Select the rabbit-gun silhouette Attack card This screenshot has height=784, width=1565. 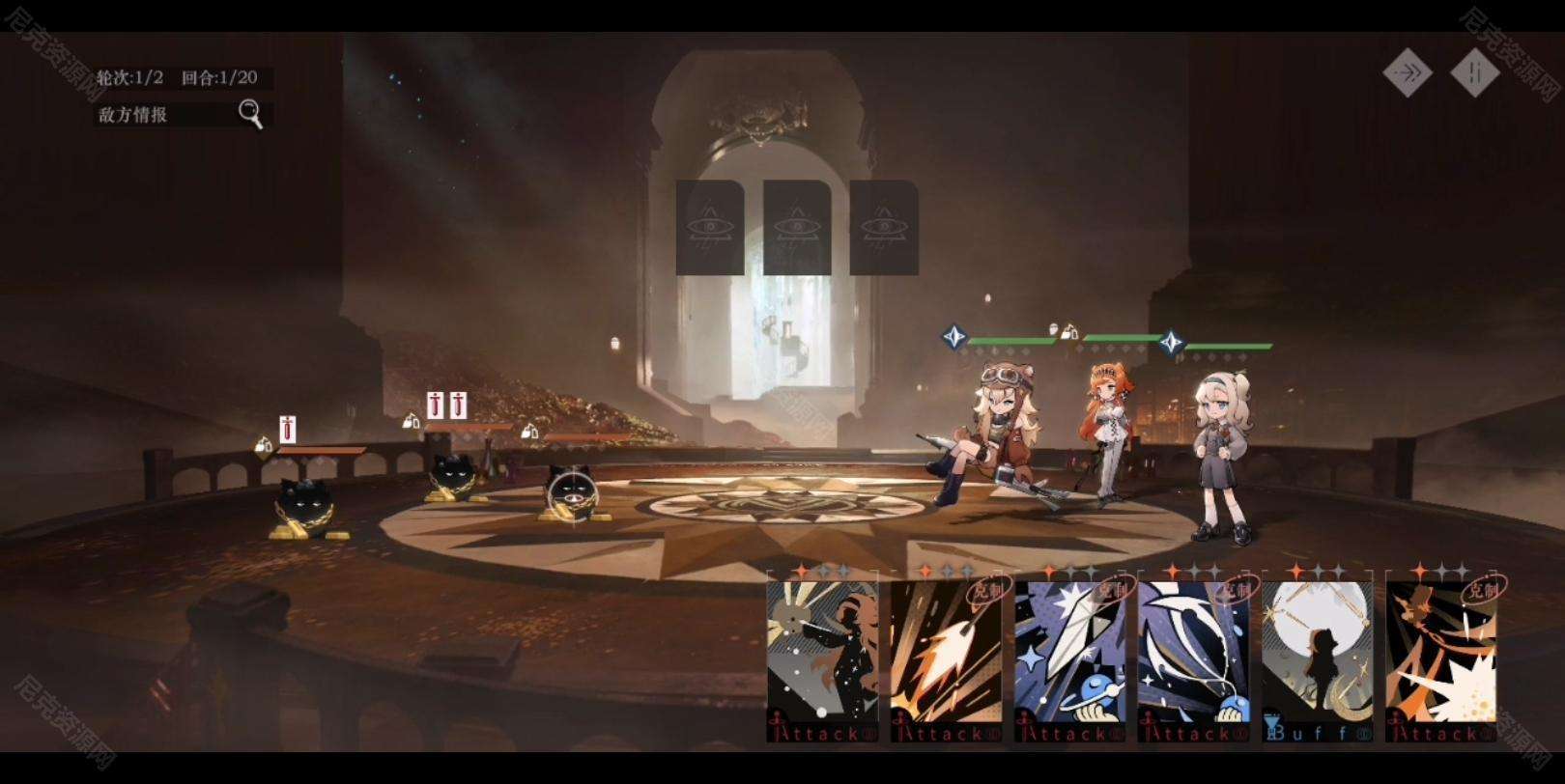[822, 661]
